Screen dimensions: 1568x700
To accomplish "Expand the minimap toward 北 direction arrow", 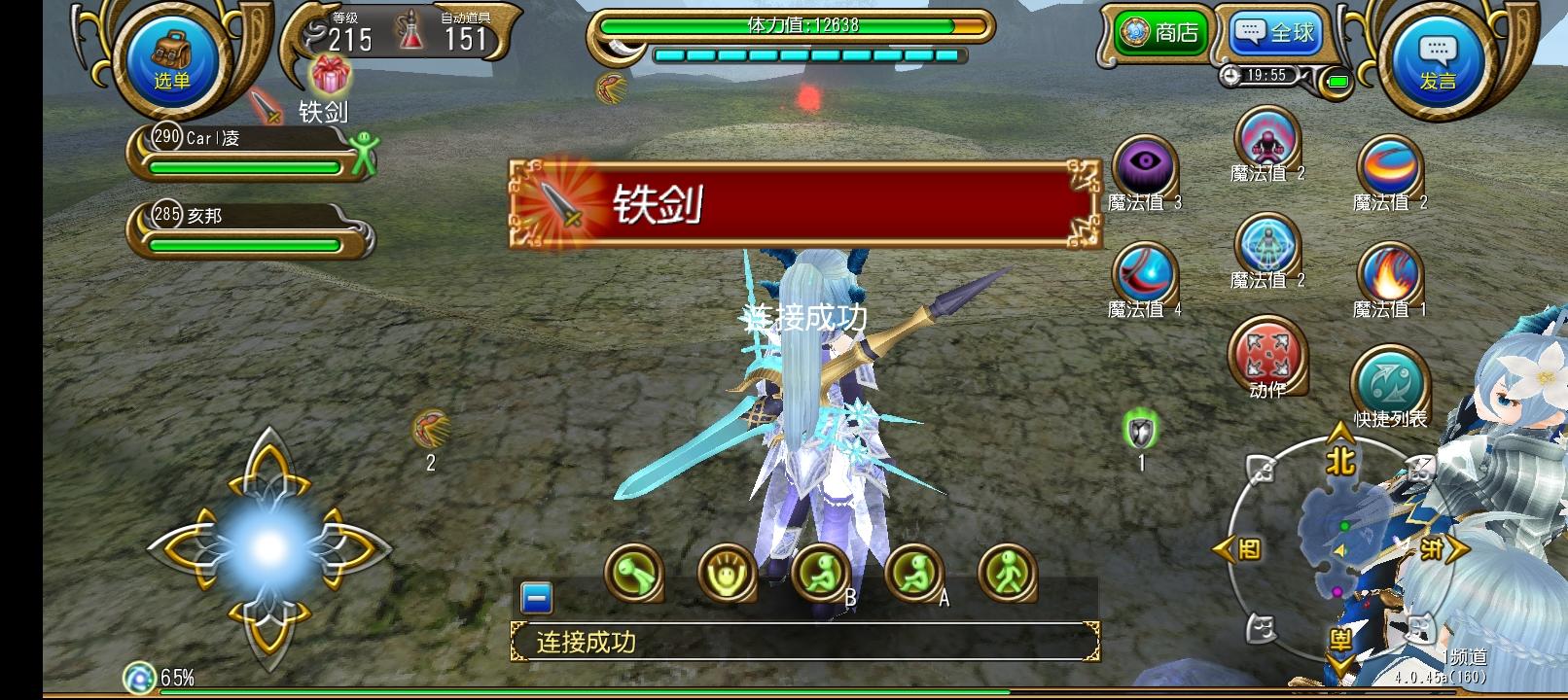I will pyautogui.click(x=1338, y=457).
